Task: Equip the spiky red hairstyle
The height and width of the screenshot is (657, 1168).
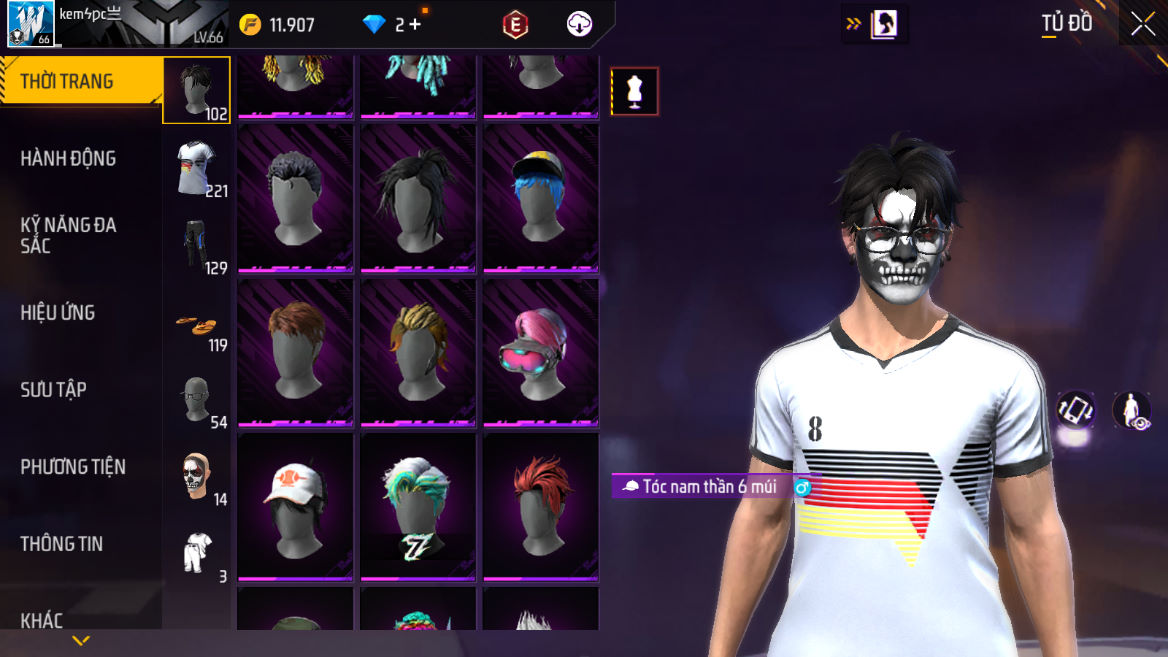Action: [x=541, y=506]
